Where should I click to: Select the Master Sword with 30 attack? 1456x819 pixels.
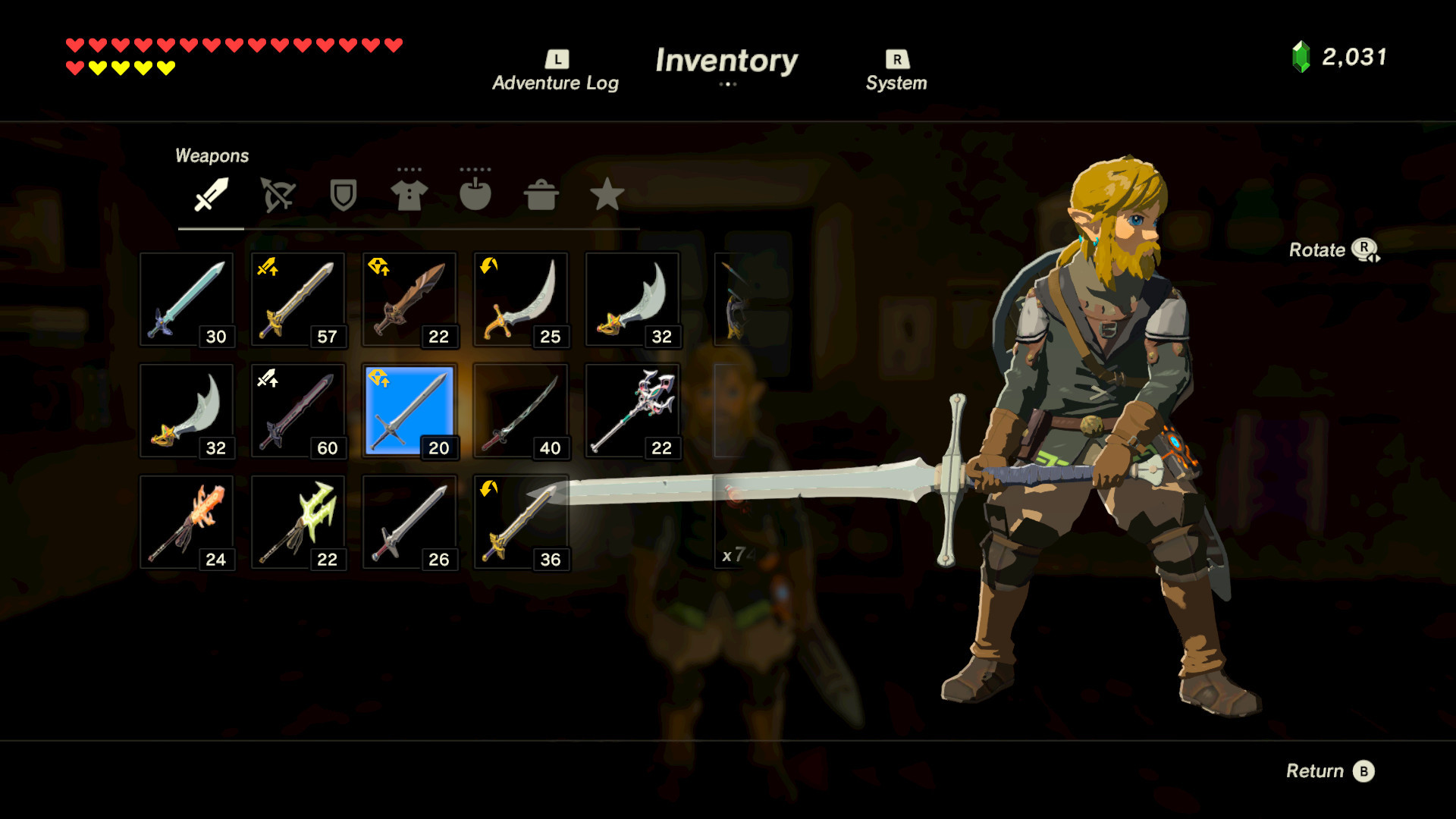pyautogui.click(x=186, y=299)
